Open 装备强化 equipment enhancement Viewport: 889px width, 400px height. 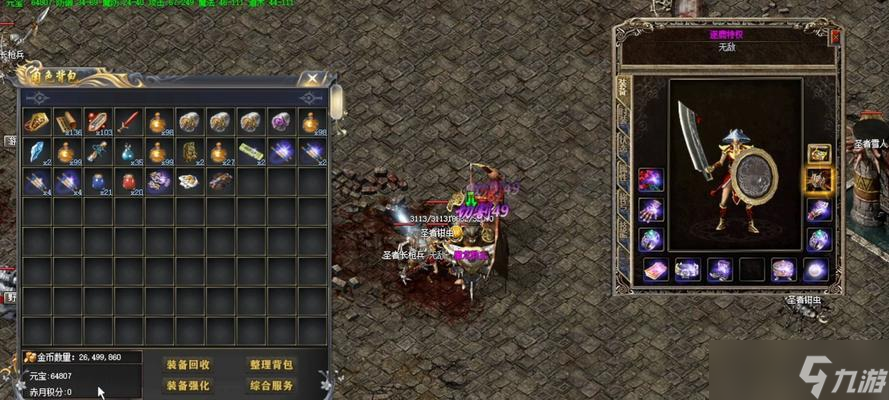click(188, 385)
